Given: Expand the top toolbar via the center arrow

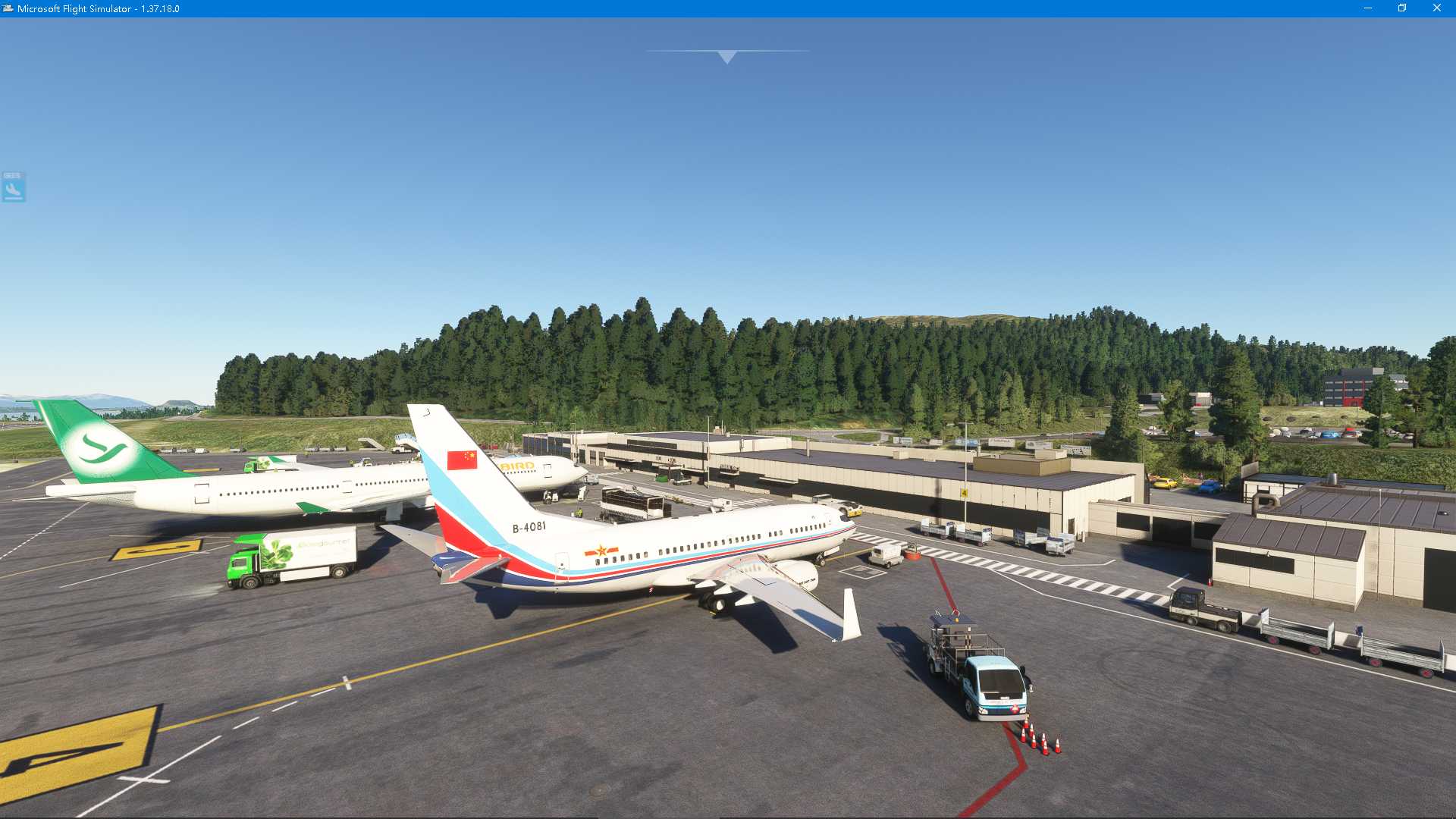Looking at the screenshot, I should (x=726, y=55).
